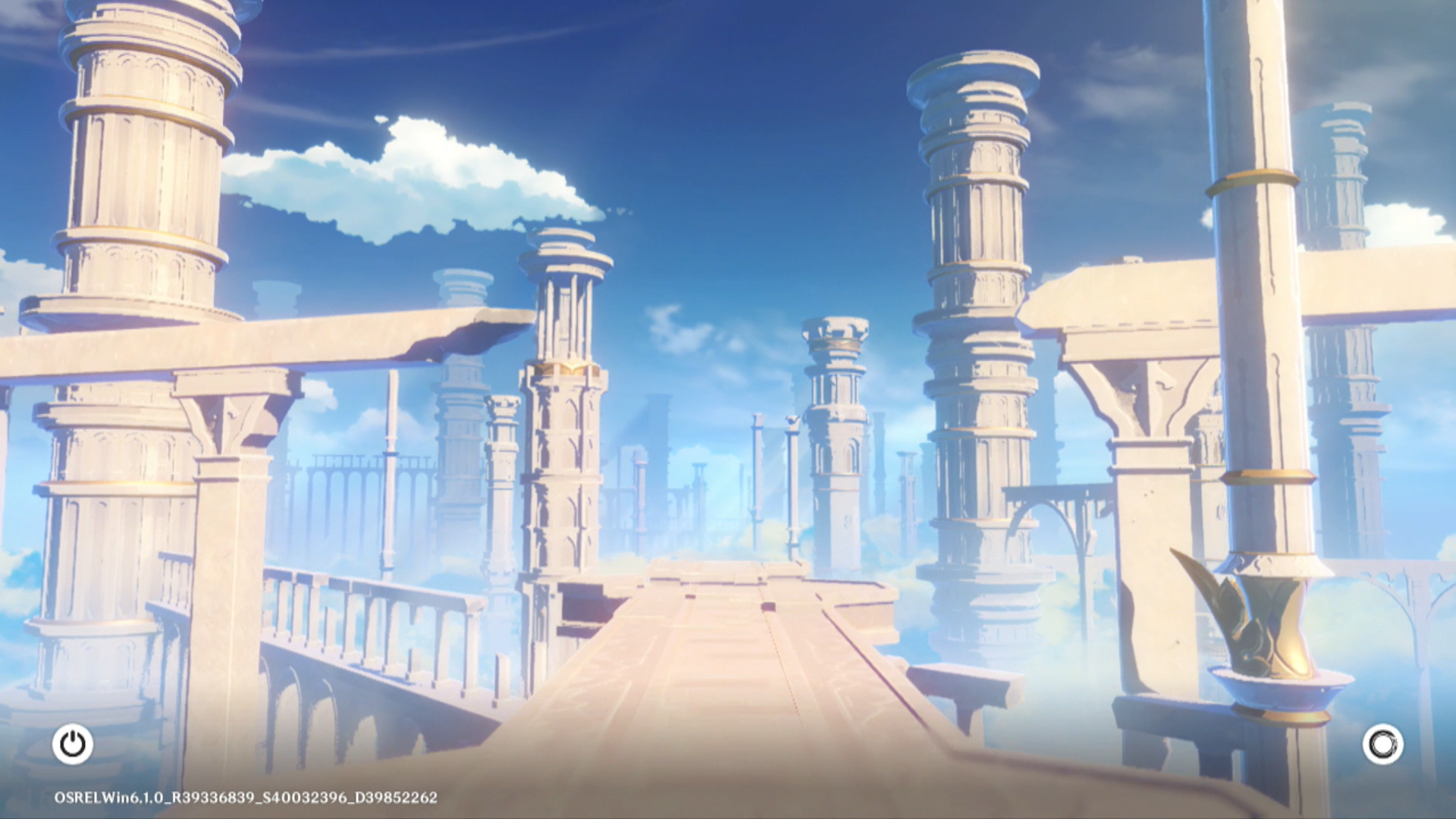Click the power icon to log out
Viewport: 1456px width, 819px height.
pos(73,744)
